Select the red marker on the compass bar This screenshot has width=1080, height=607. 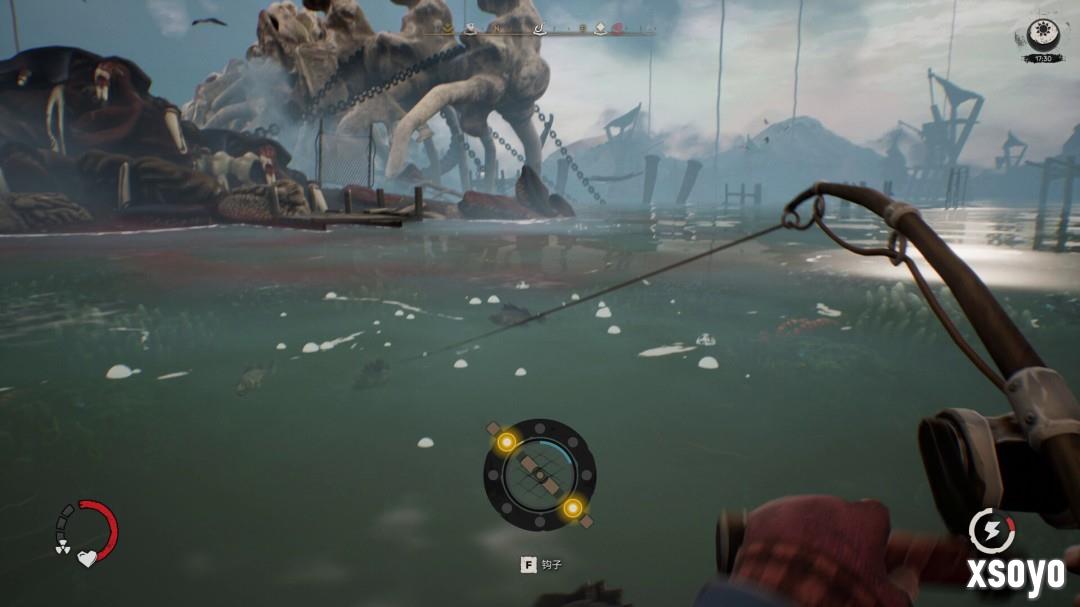tap(618, 29)
